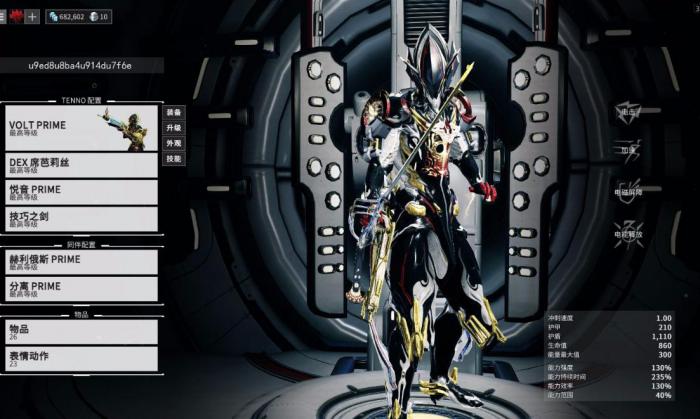Viewport: 700px width, 419px height.
Task: Click the 装备 equip button
Action: pyautogui.click(x=174, y=112)
